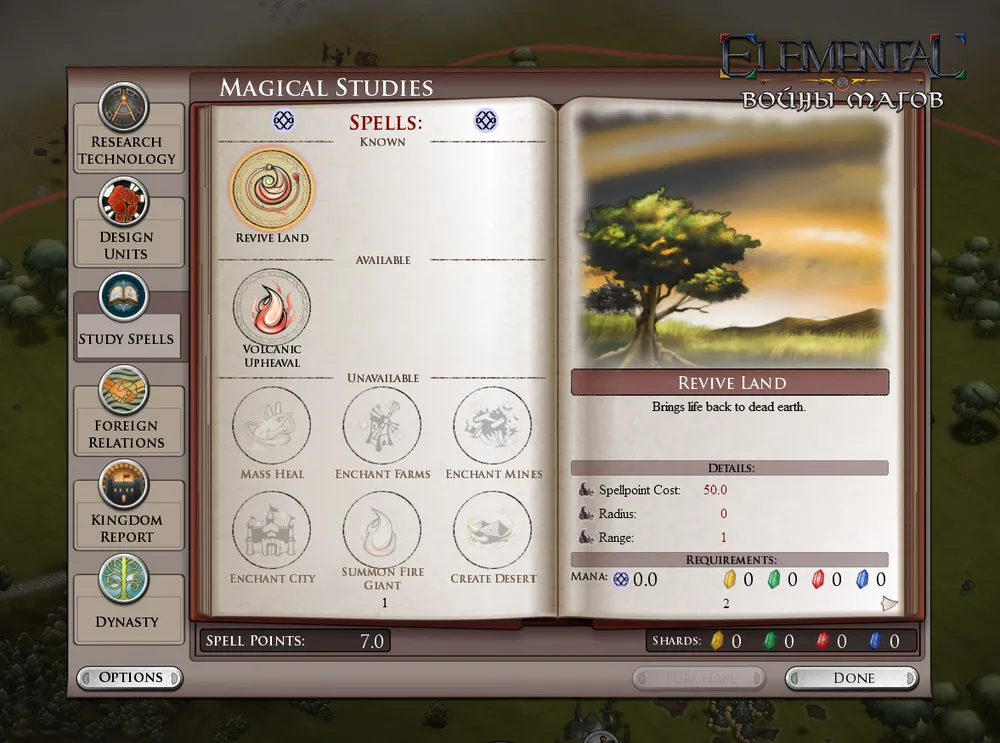The width and height of the screenshot is (1000, 743).
Task: Pick the Enchant Mines spell
Action: click(x=493, y=426)
